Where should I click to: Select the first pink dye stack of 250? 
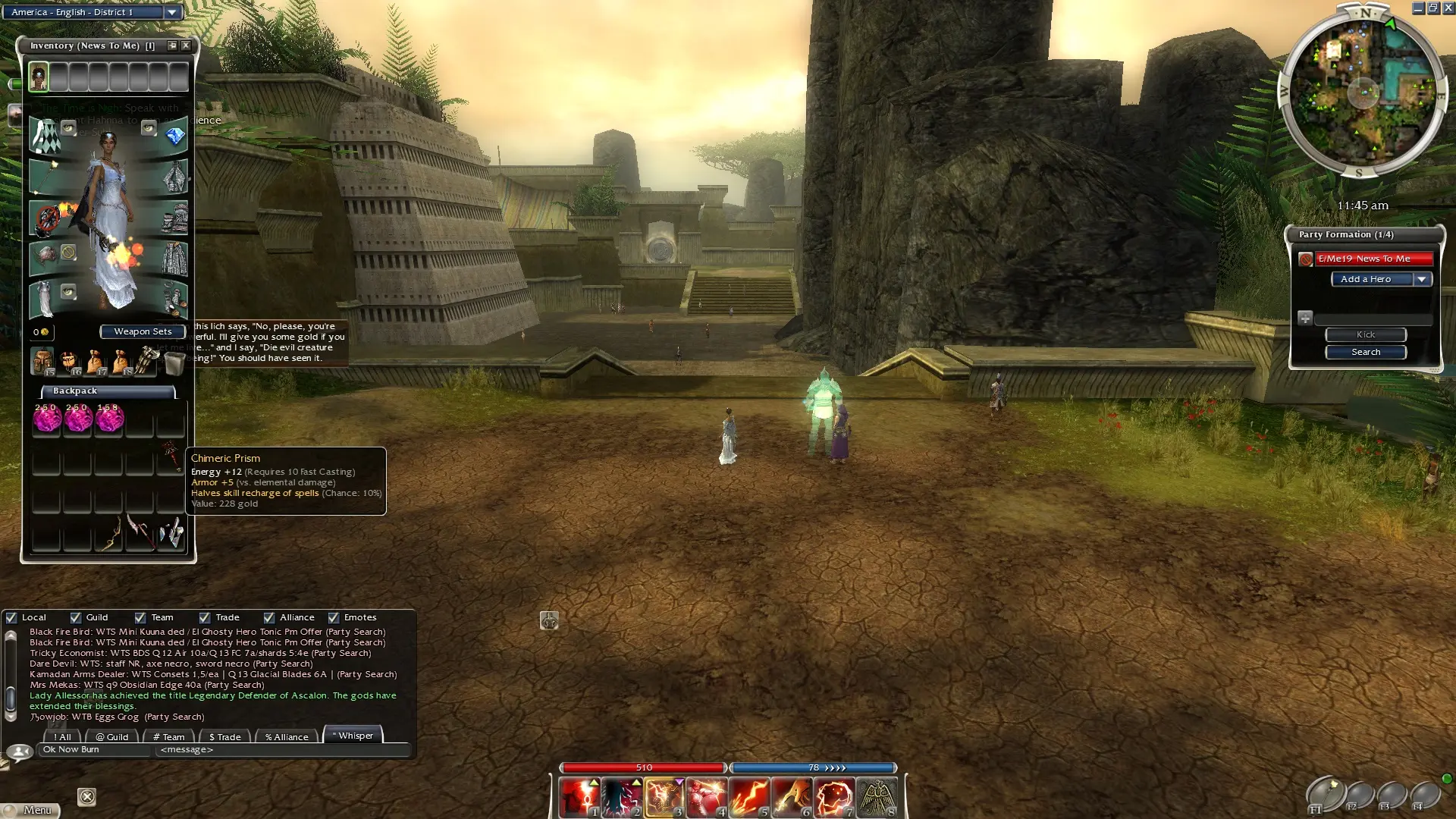(x=46, y=418)
